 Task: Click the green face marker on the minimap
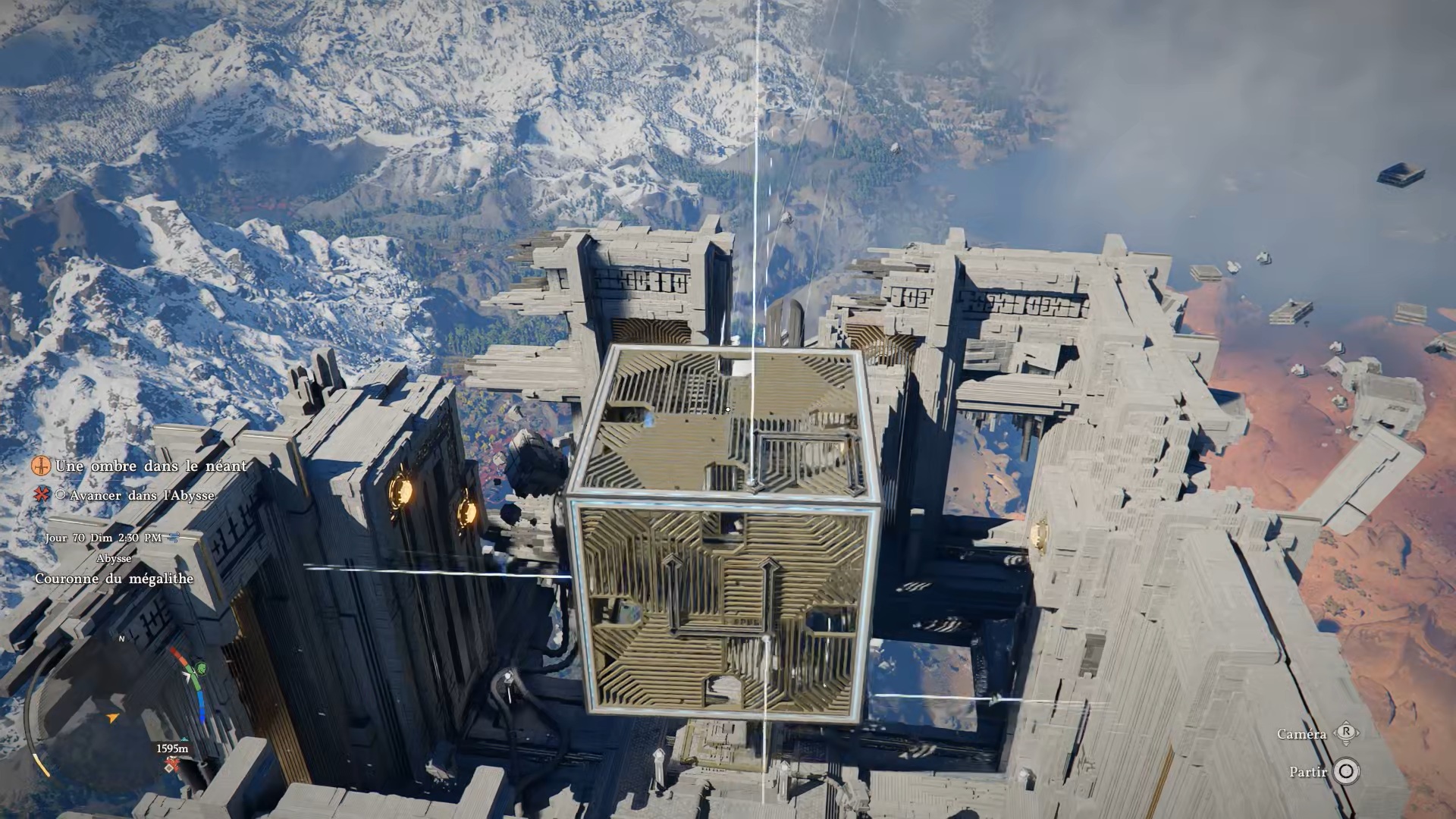point(202,669)
